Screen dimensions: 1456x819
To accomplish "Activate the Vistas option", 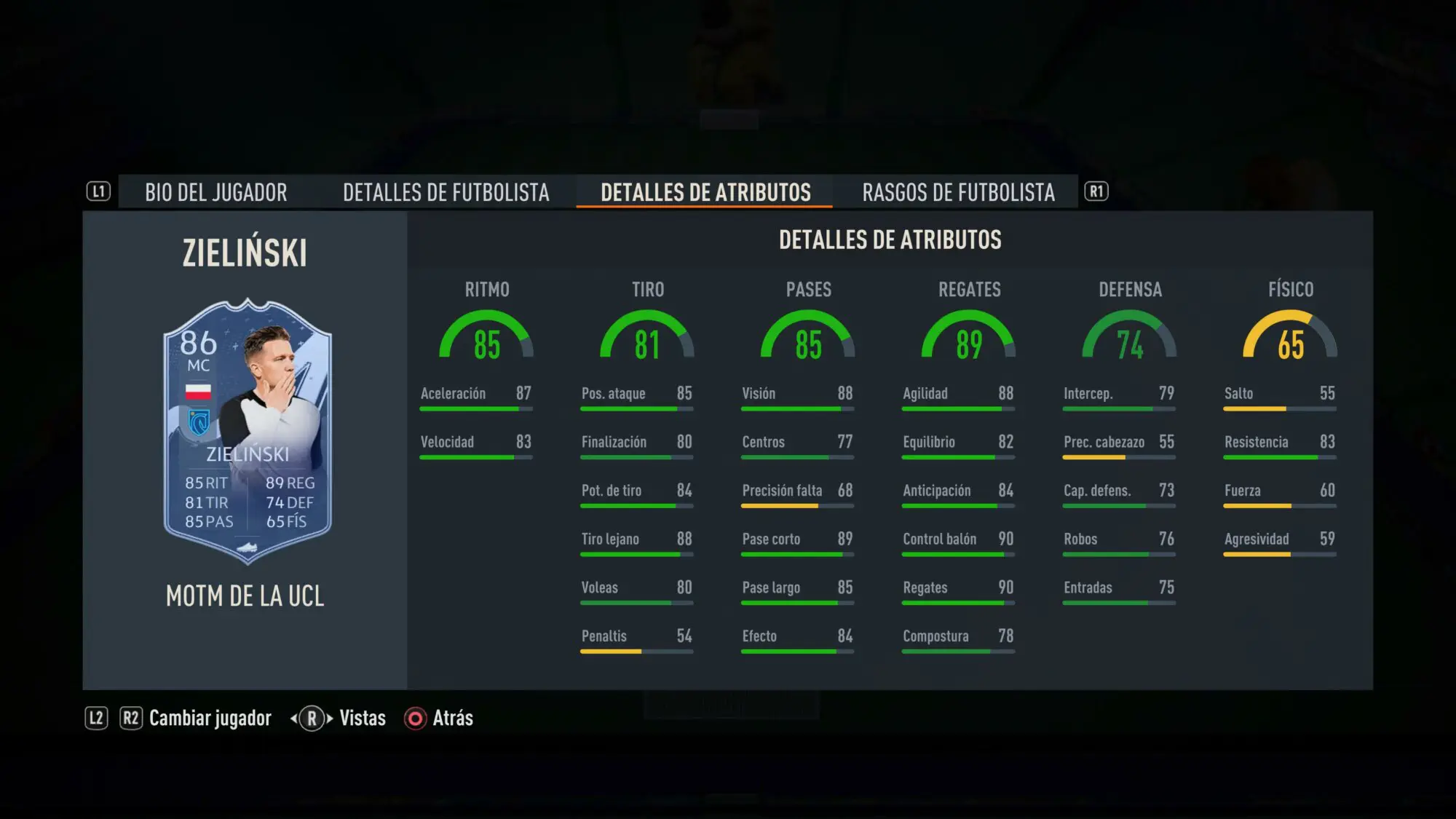I will (x=362, y=719).
